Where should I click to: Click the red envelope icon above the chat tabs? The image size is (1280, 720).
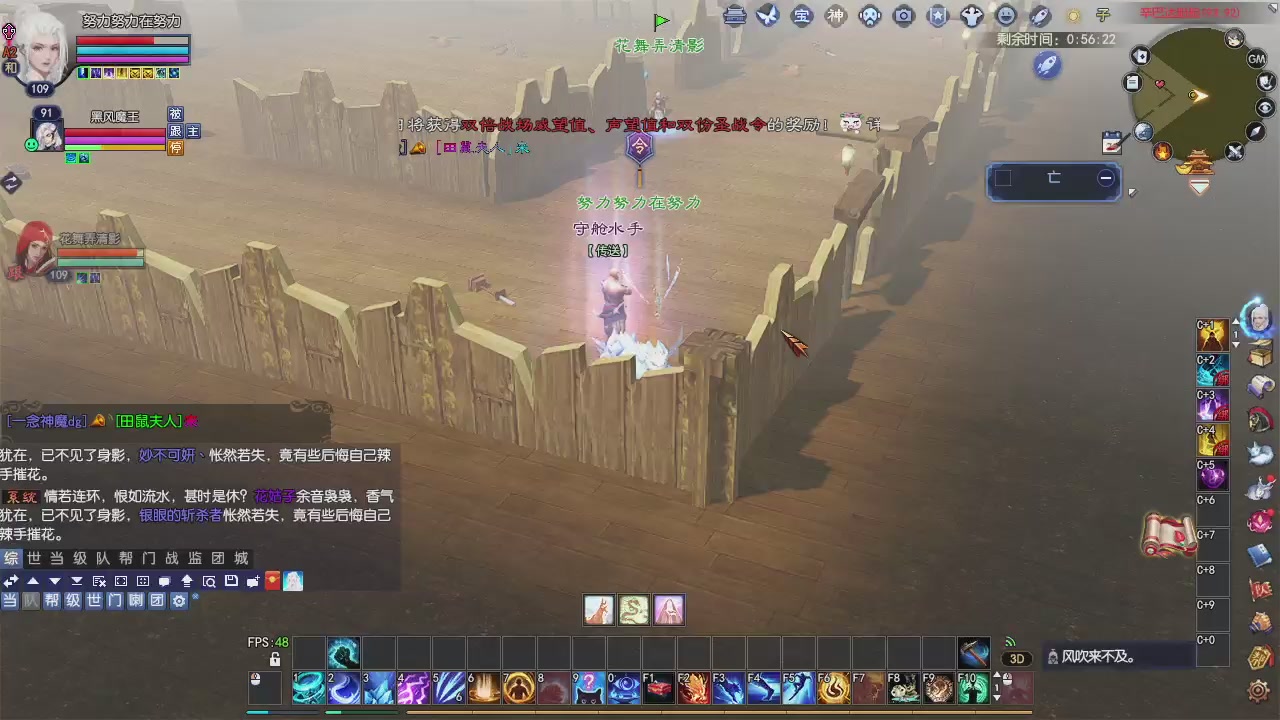(x=272, y=581)
